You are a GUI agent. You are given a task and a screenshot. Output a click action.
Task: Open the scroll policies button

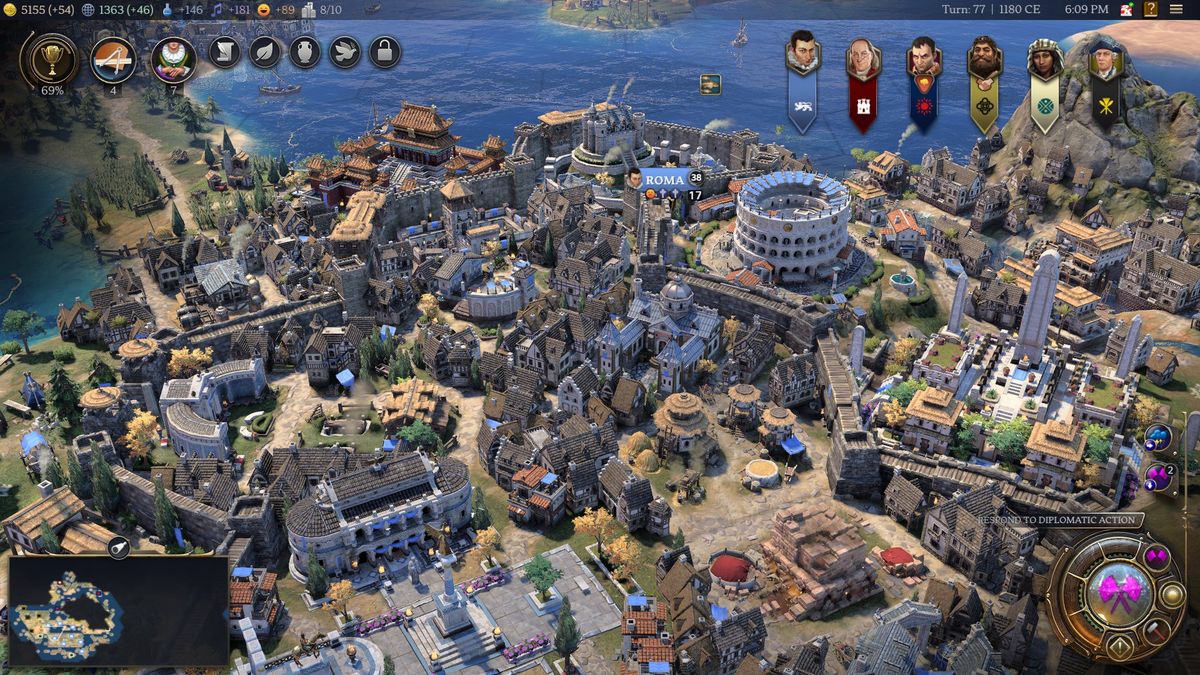pyautogui.click(x=225, y=52)
